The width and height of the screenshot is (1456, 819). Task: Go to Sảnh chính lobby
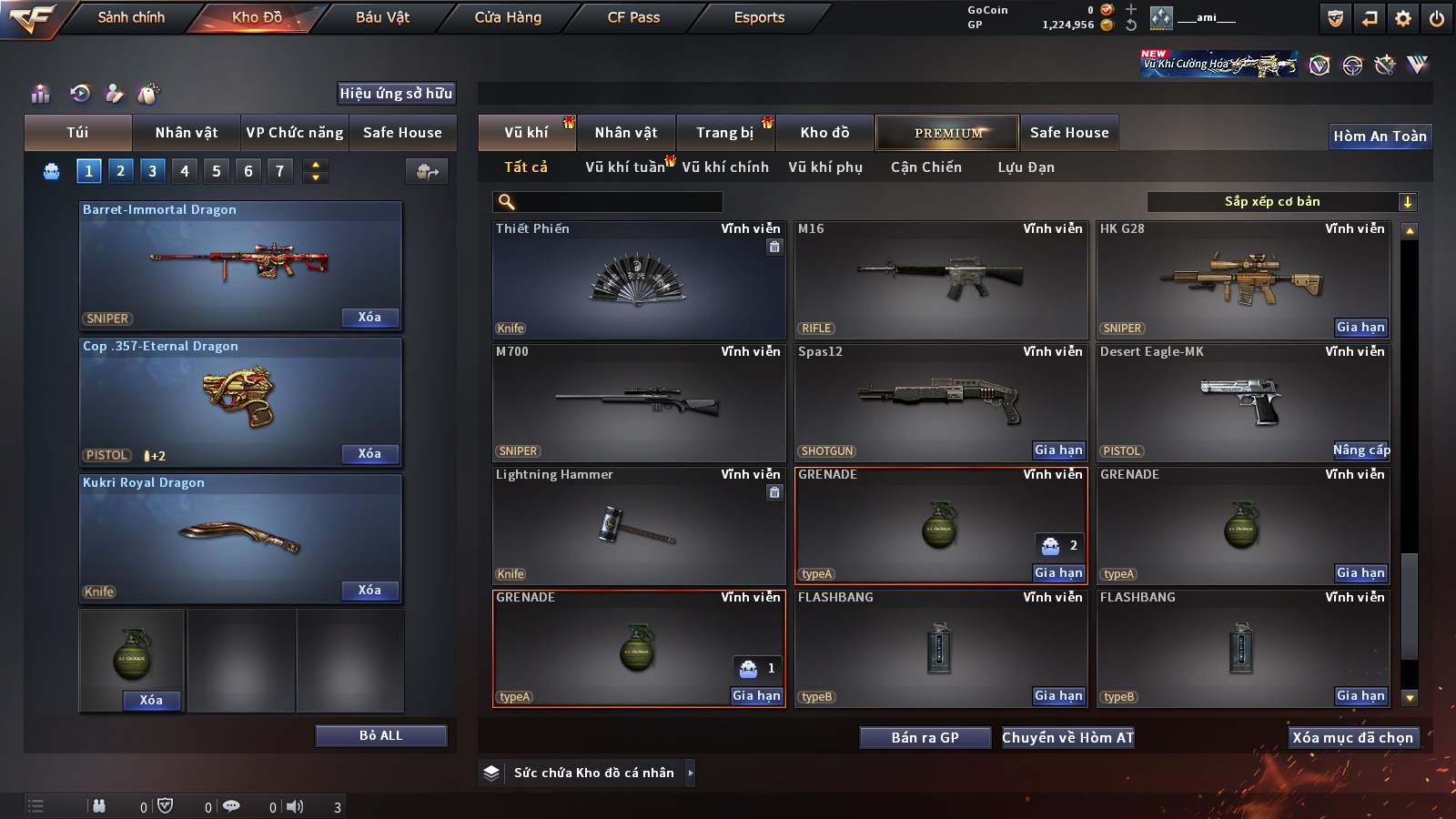click(131, 17)
